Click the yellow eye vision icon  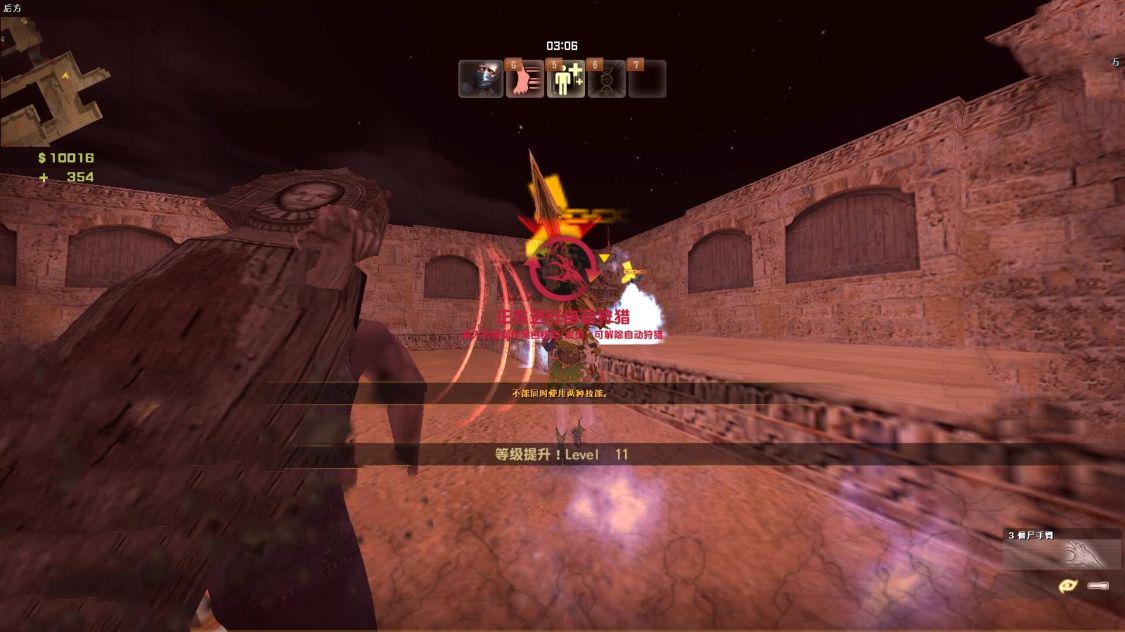[1067, 585]
